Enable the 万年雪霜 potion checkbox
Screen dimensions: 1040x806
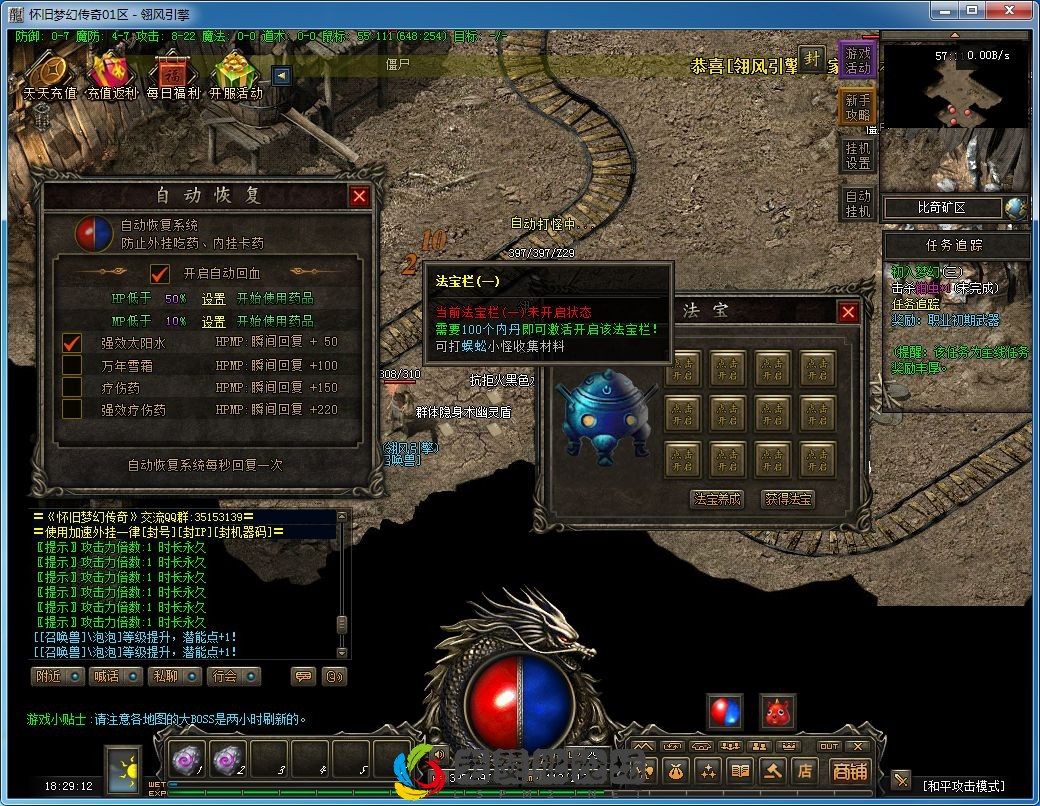tap(72, 366)
